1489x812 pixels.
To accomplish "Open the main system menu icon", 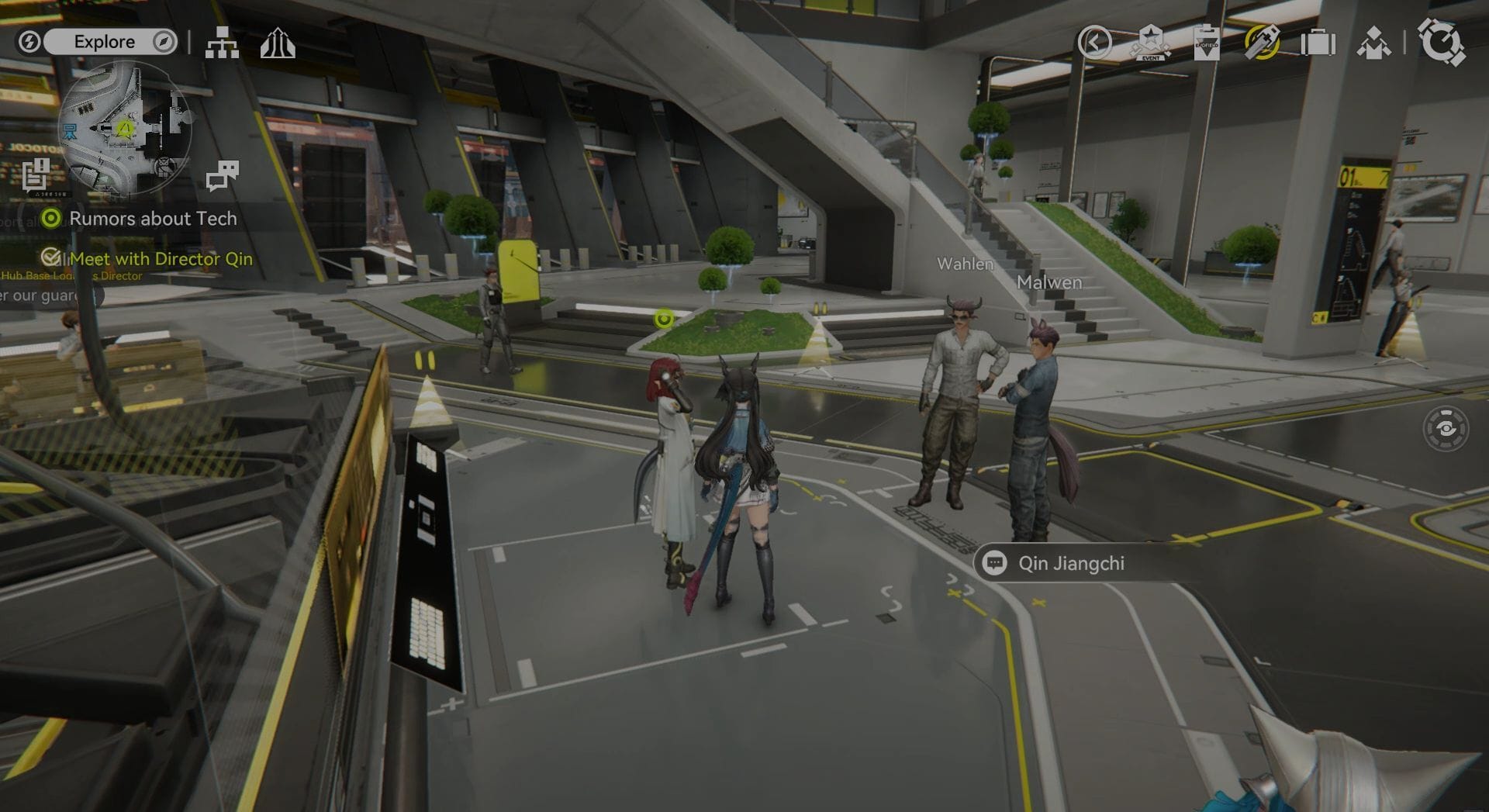I will [x=1441, y=43].
